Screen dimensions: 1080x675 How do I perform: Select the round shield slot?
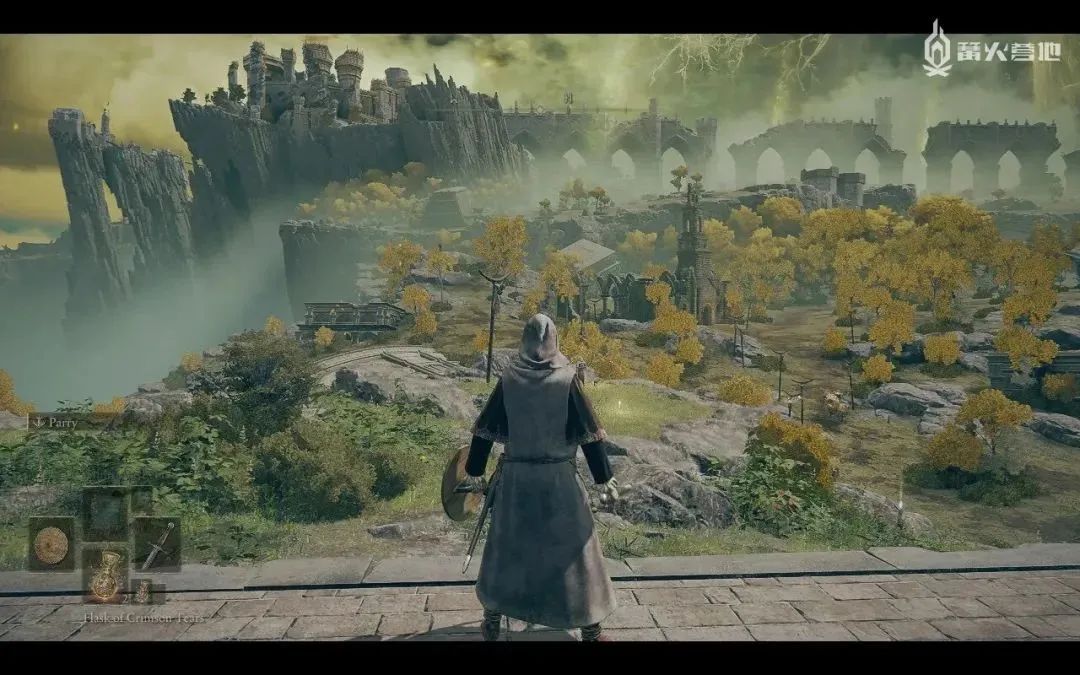(x=51, y=544)
